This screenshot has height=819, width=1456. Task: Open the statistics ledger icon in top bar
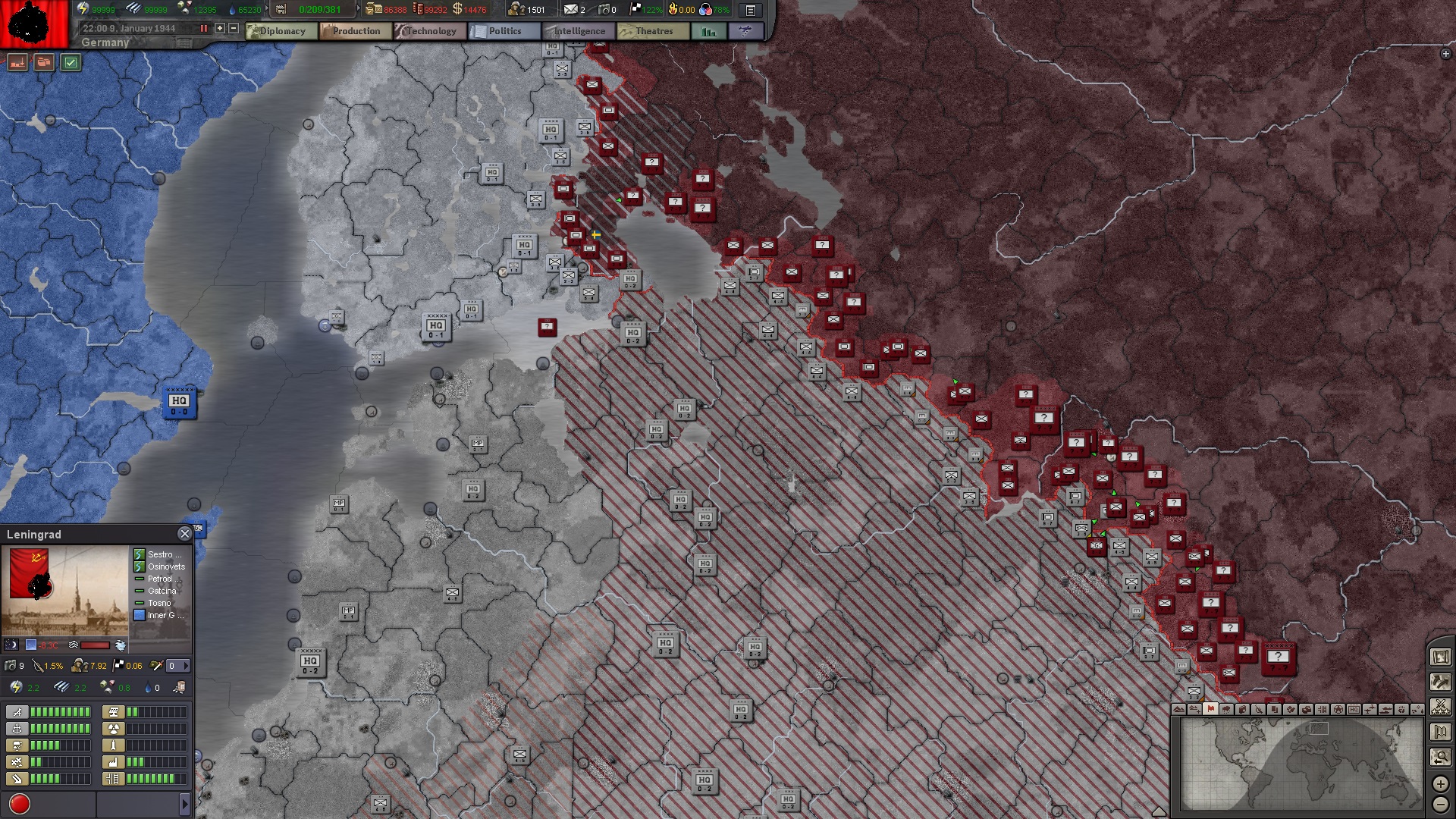pyautogui.click(x=751, y=10)
